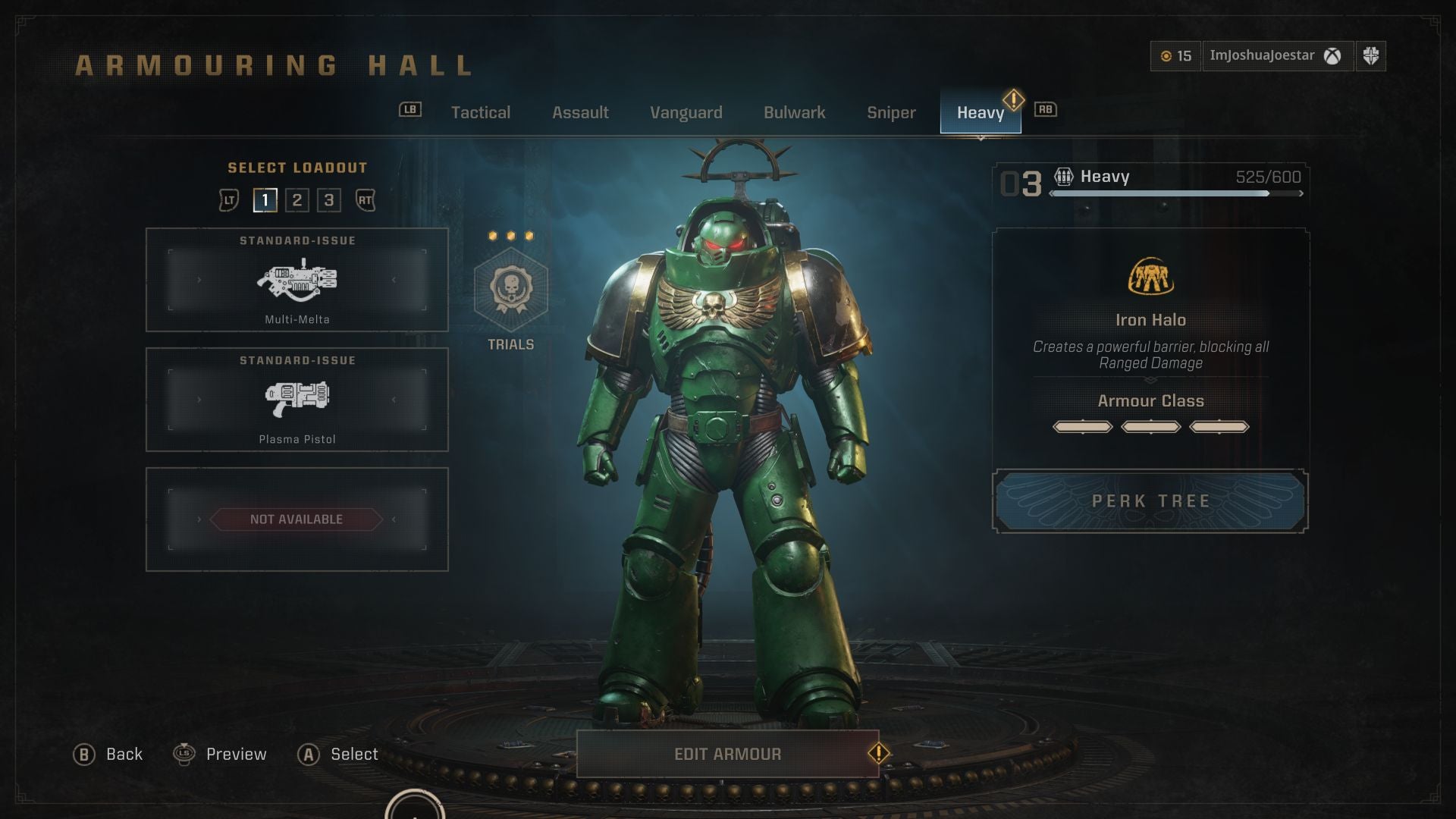Click the Edit Armour button
The width and height of the screenshot is (1456, 819).
727,754
